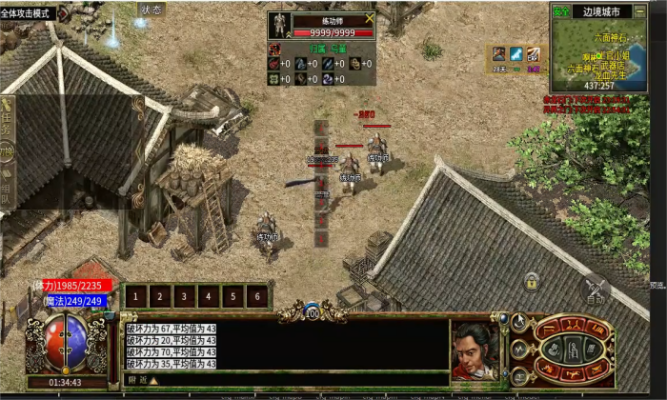Image resolution: width=667 pixels, height=400 pixels.
Task: Open the 任务 quest tab on the left
Action: click(x=6, y=123)
